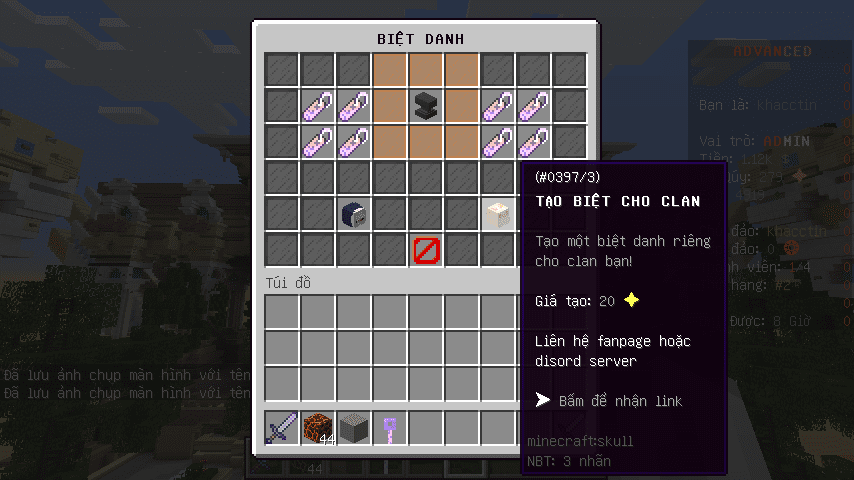Close menu with the red barrier icon
This screenshot has width=854, height=480.
click(x=427, y=250)
